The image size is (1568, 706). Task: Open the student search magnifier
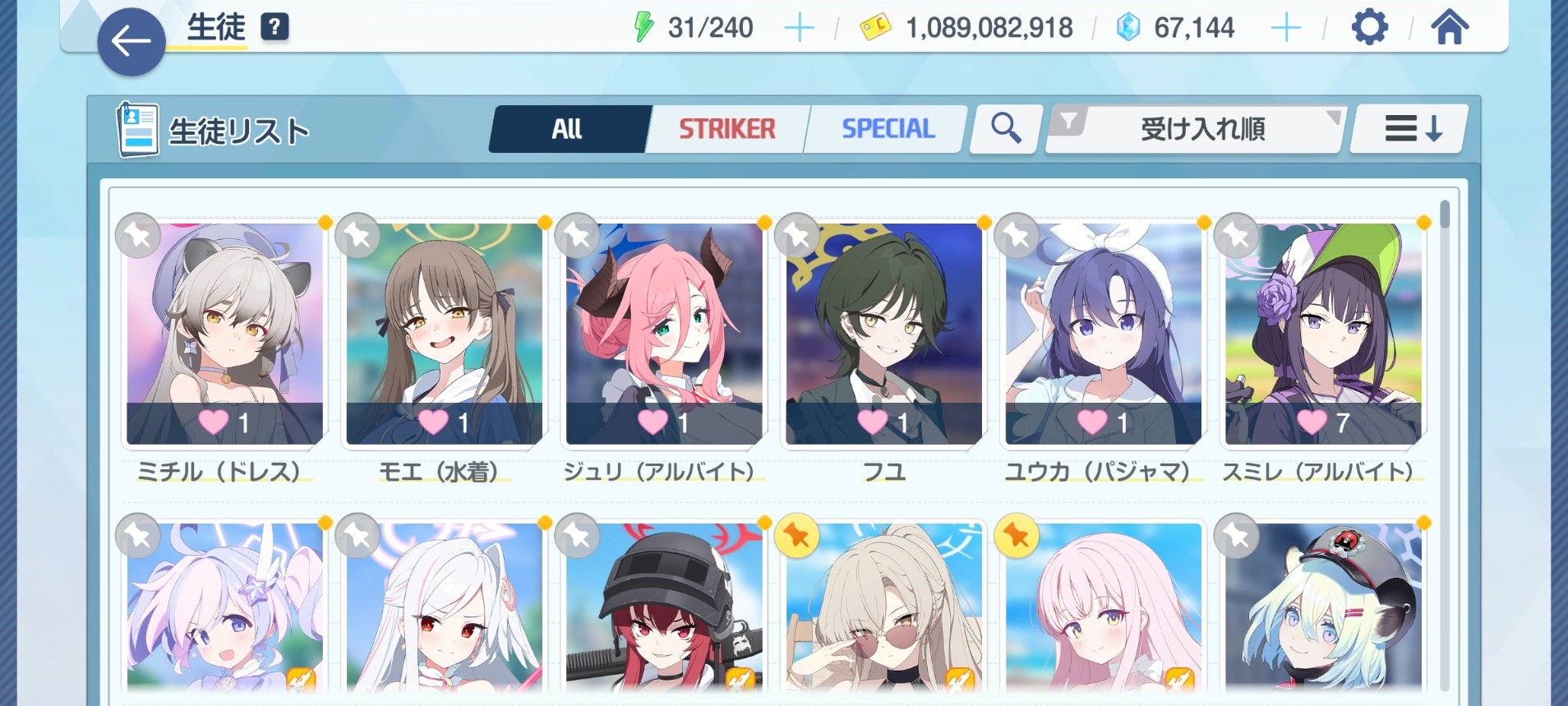tap(1006, 129)
